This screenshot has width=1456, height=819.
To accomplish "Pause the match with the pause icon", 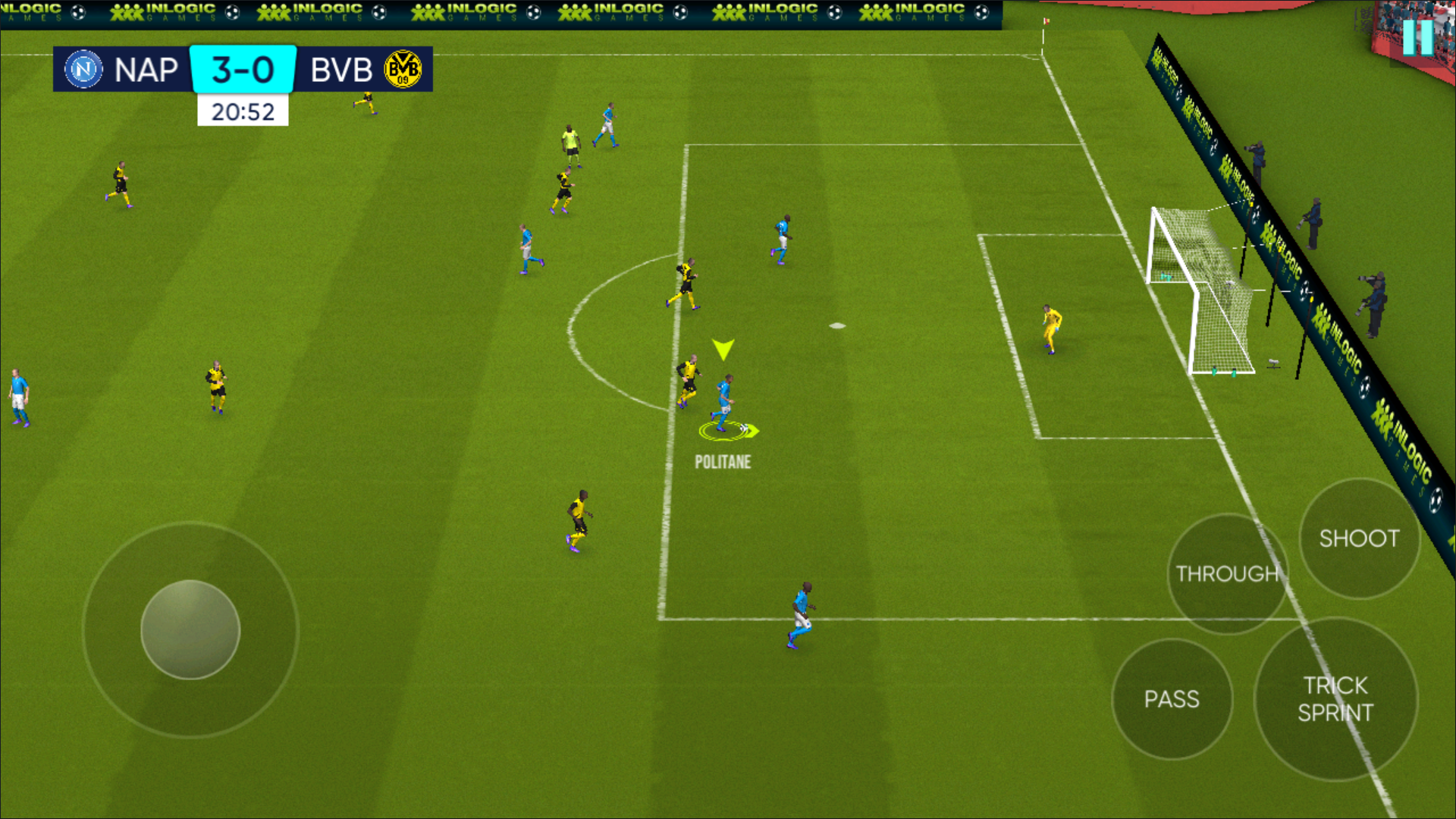I will (1417, 36).
